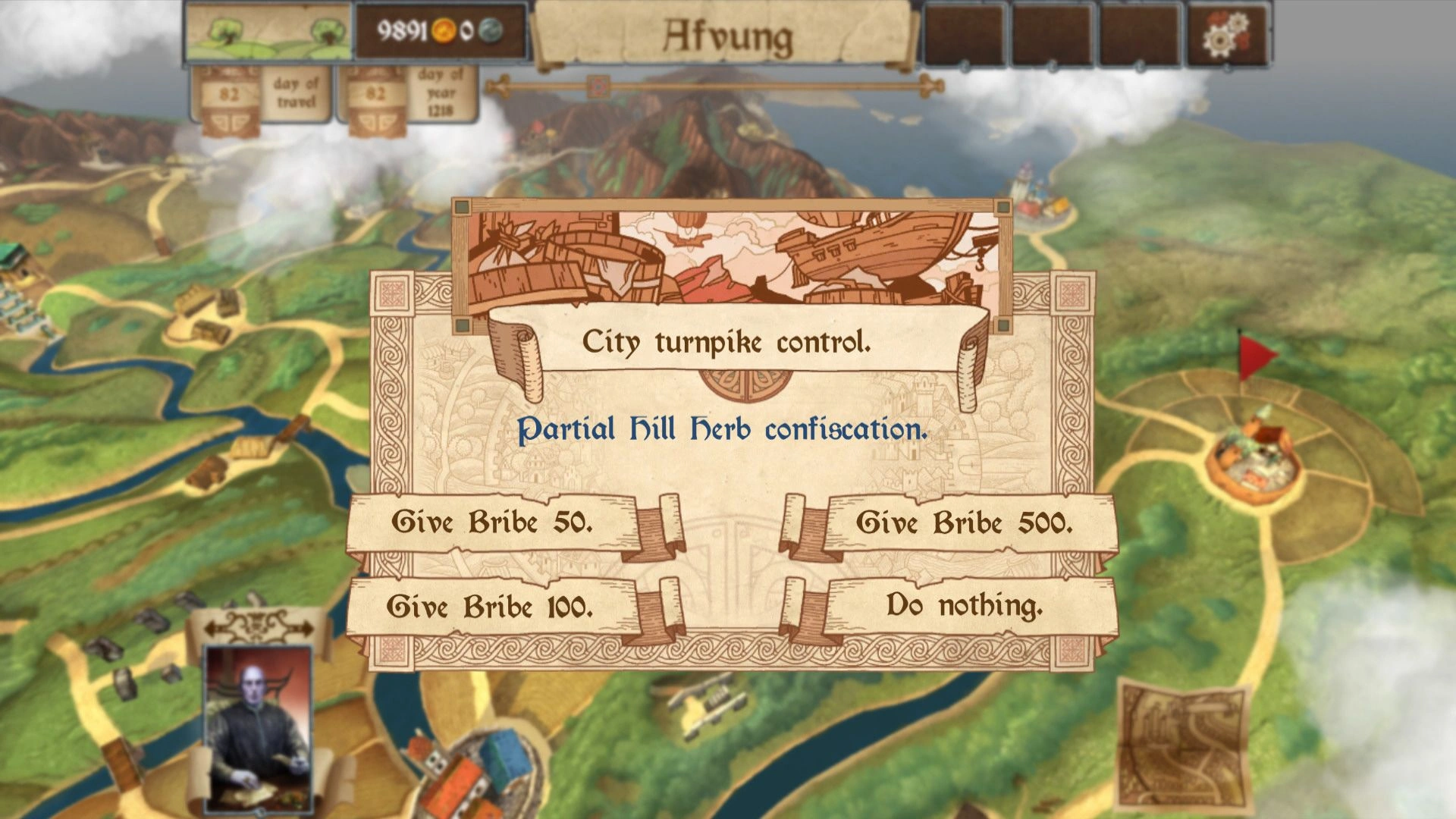Choose Do nothing

(965, 606)
